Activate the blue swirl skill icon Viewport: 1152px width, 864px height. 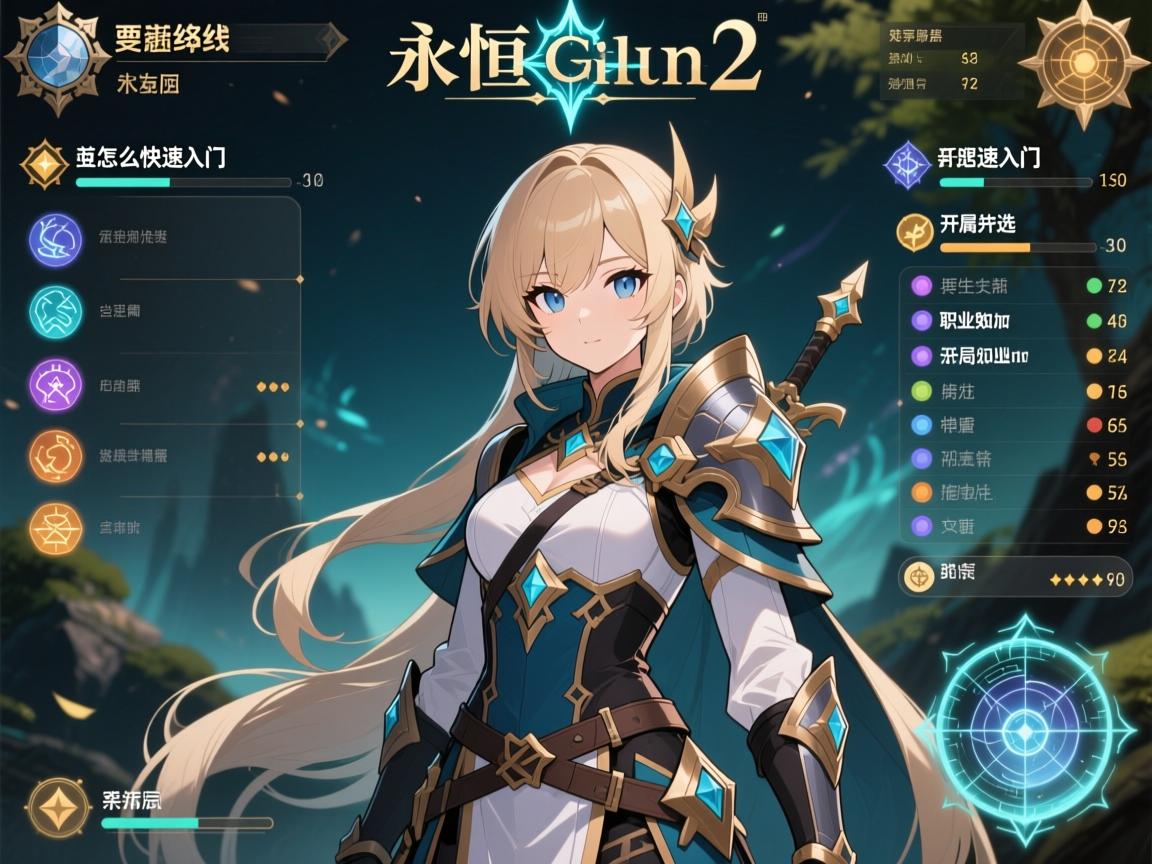click(56, 240)
